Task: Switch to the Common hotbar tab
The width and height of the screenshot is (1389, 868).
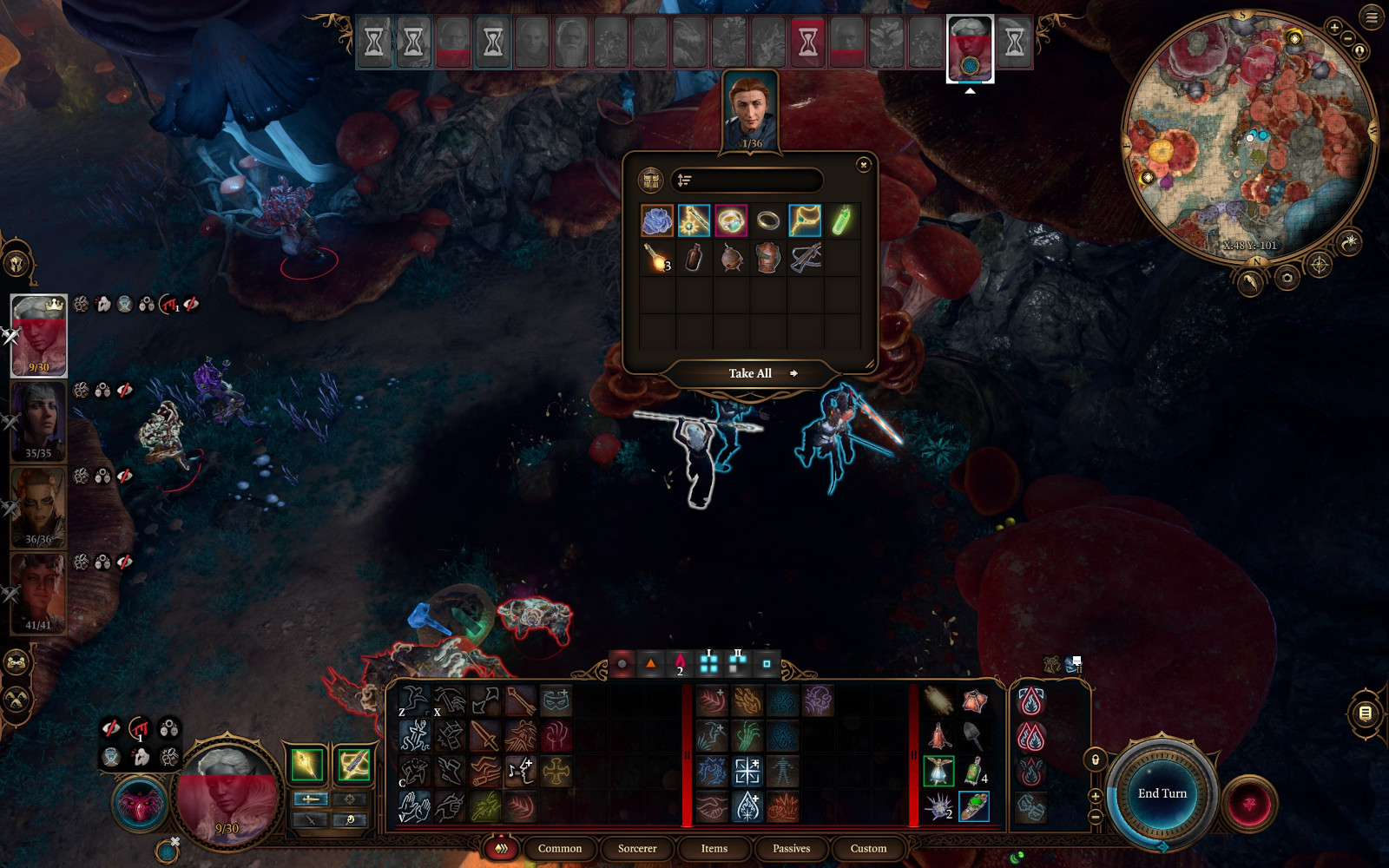Action: click(559, 848)
